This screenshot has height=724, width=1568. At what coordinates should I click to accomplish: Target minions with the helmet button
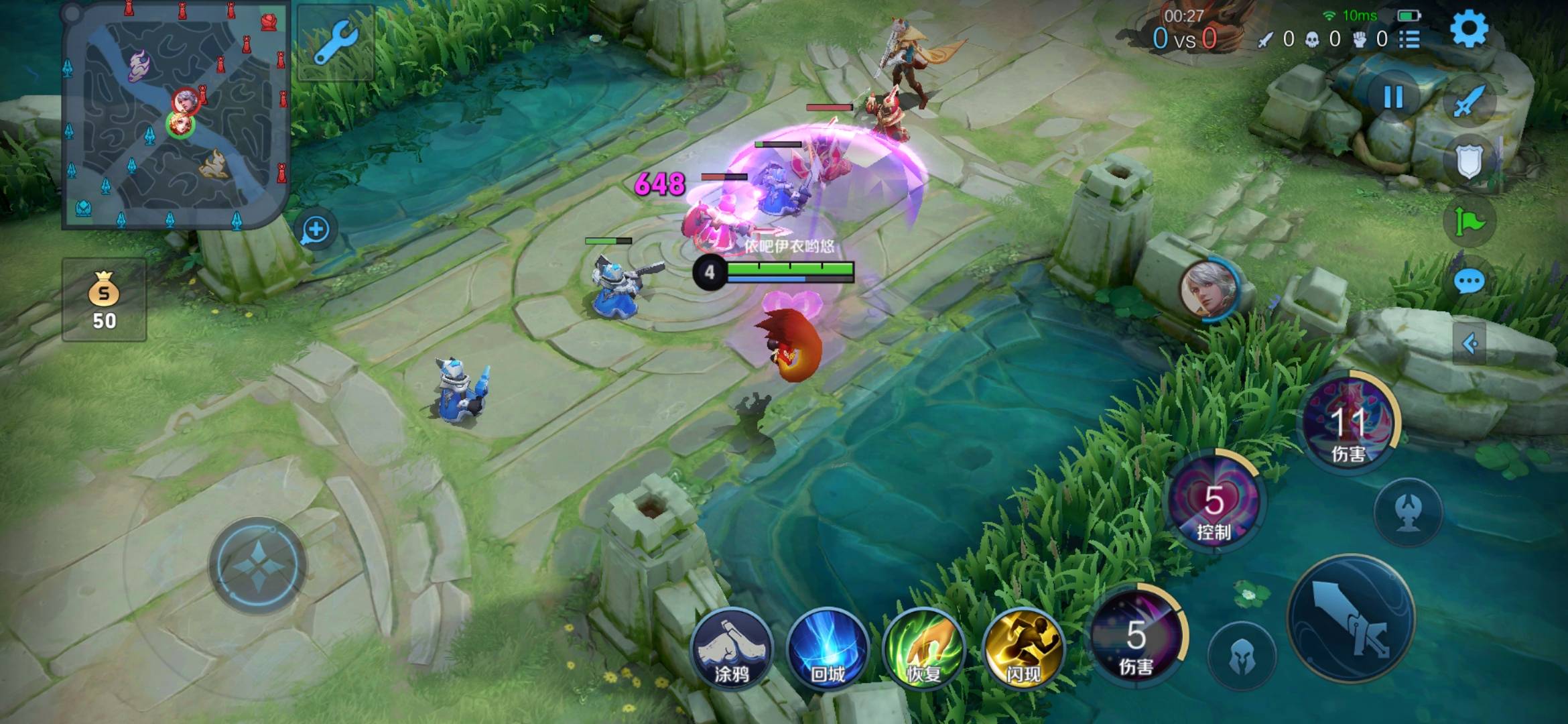1242,657
